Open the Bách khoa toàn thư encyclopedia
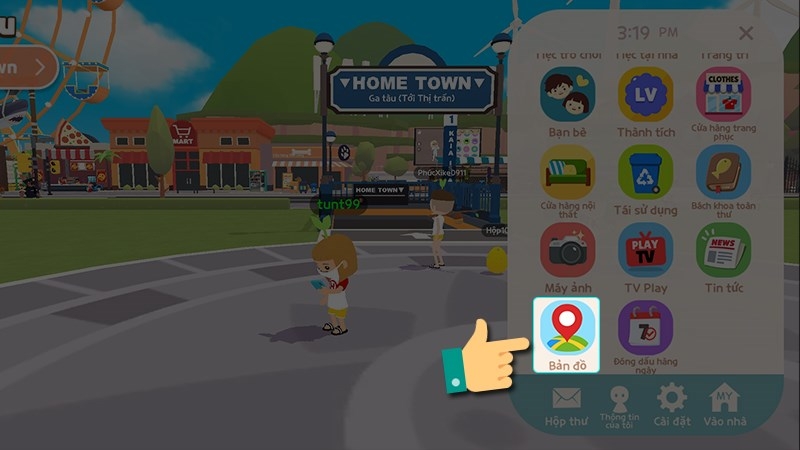The height and width of the screenshot is (450, 800). coord(723,172)
